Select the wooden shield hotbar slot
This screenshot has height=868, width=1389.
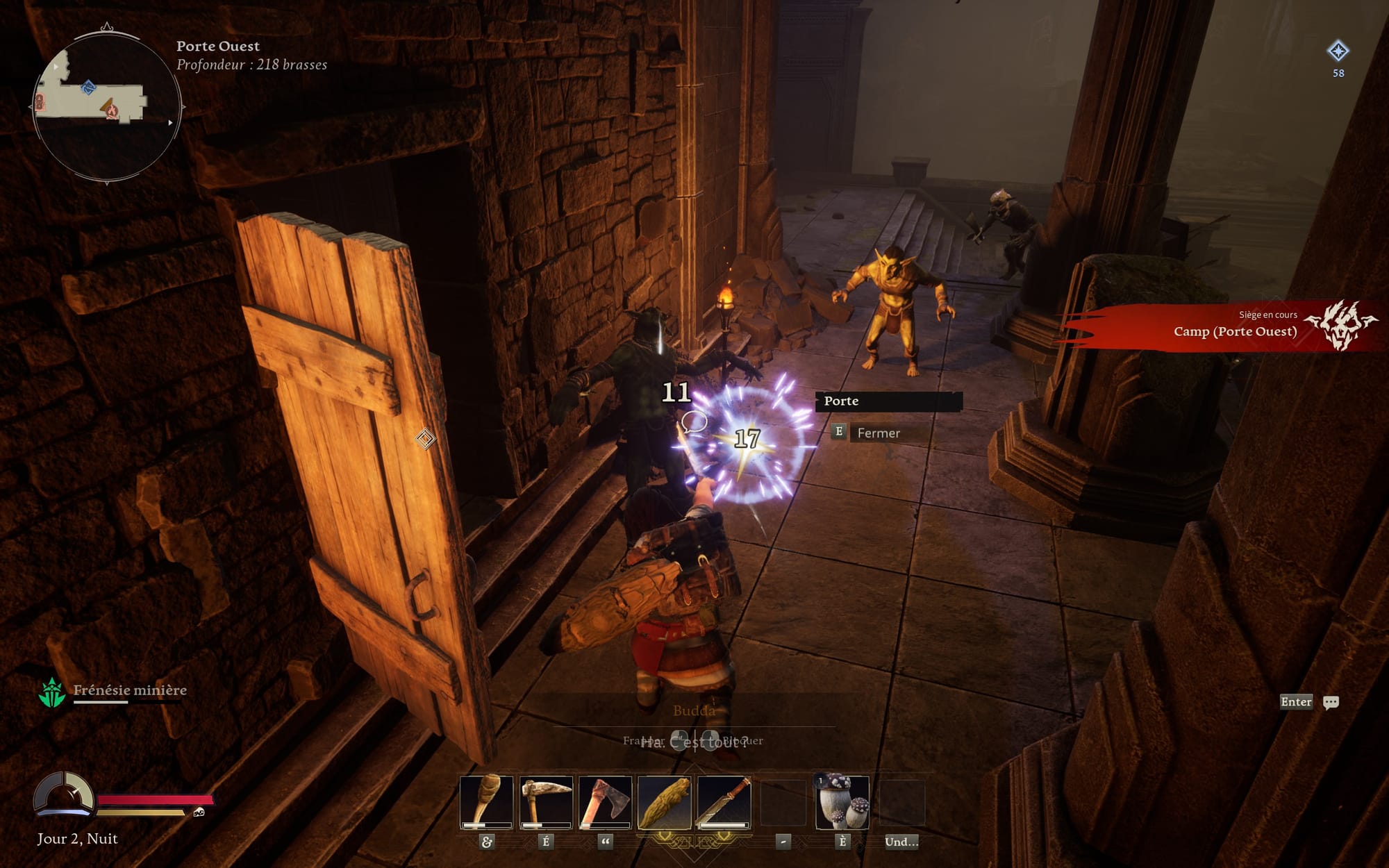(x=665, y=803)
